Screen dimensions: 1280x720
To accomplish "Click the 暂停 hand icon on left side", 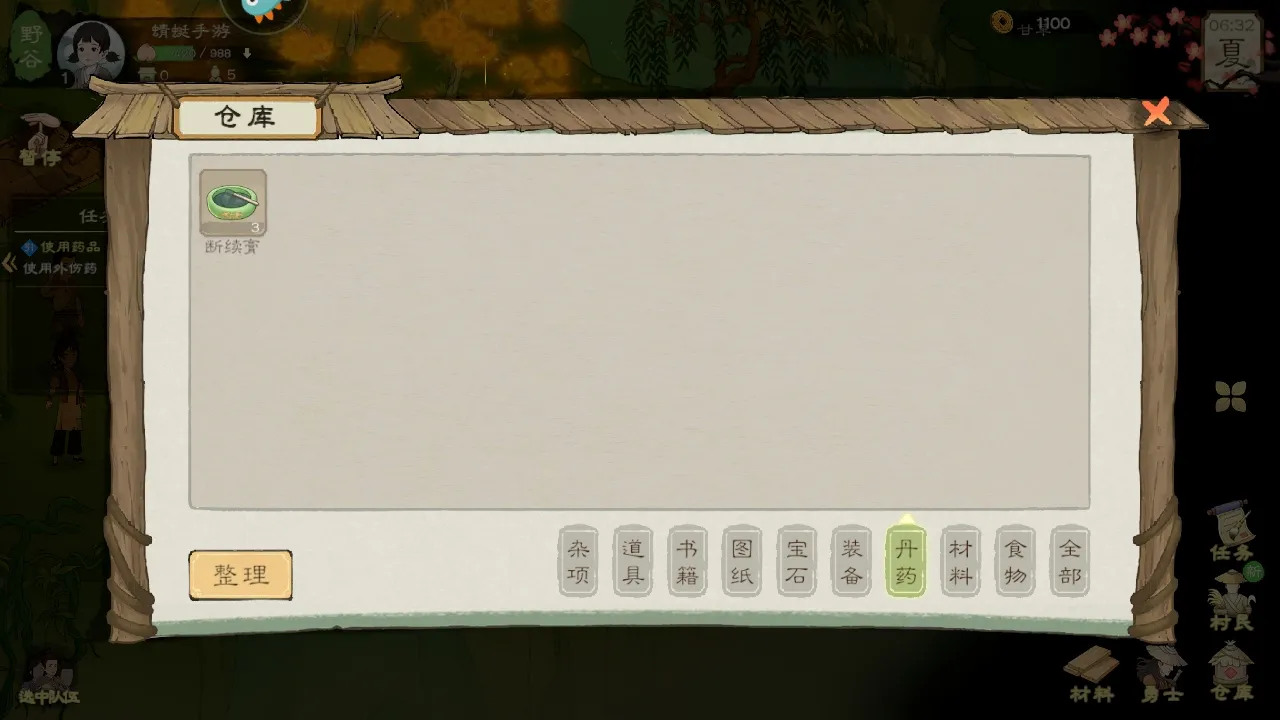I will pyautogui.click(x=38, y=135).
